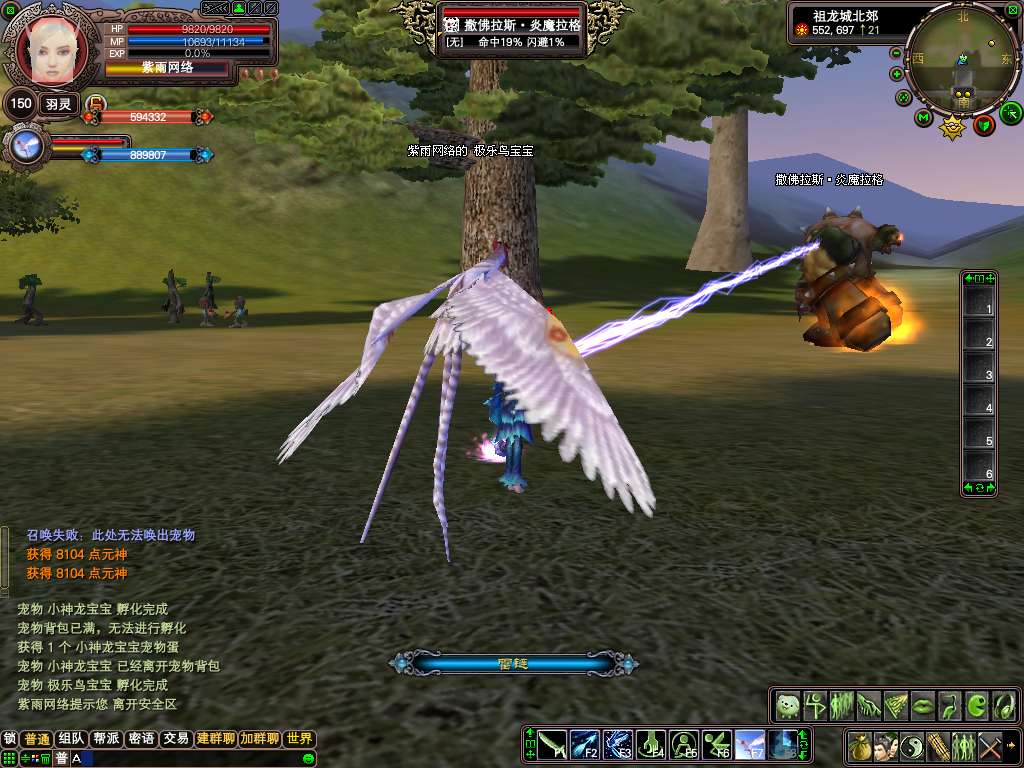Open the map with the green M button
1024x768 pixels.
tap(923, 118)
